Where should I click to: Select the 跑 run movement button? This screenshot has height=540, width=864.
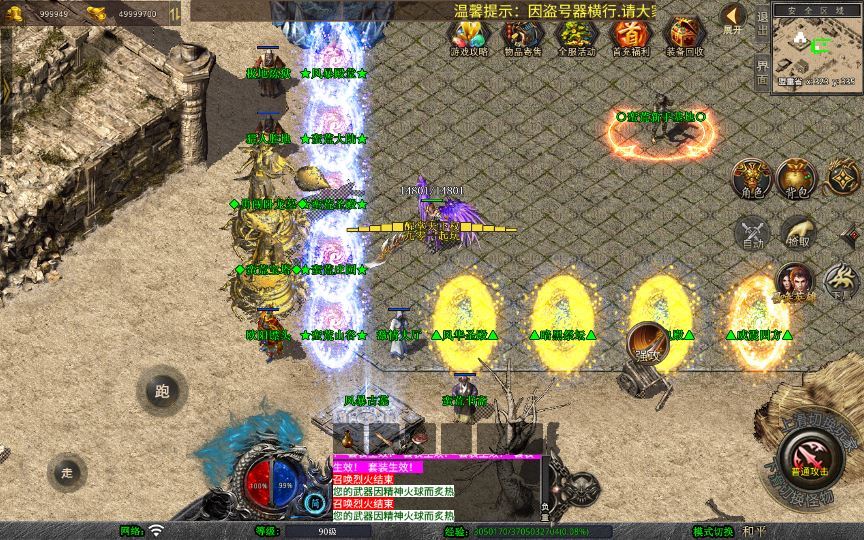coord(162,391)
